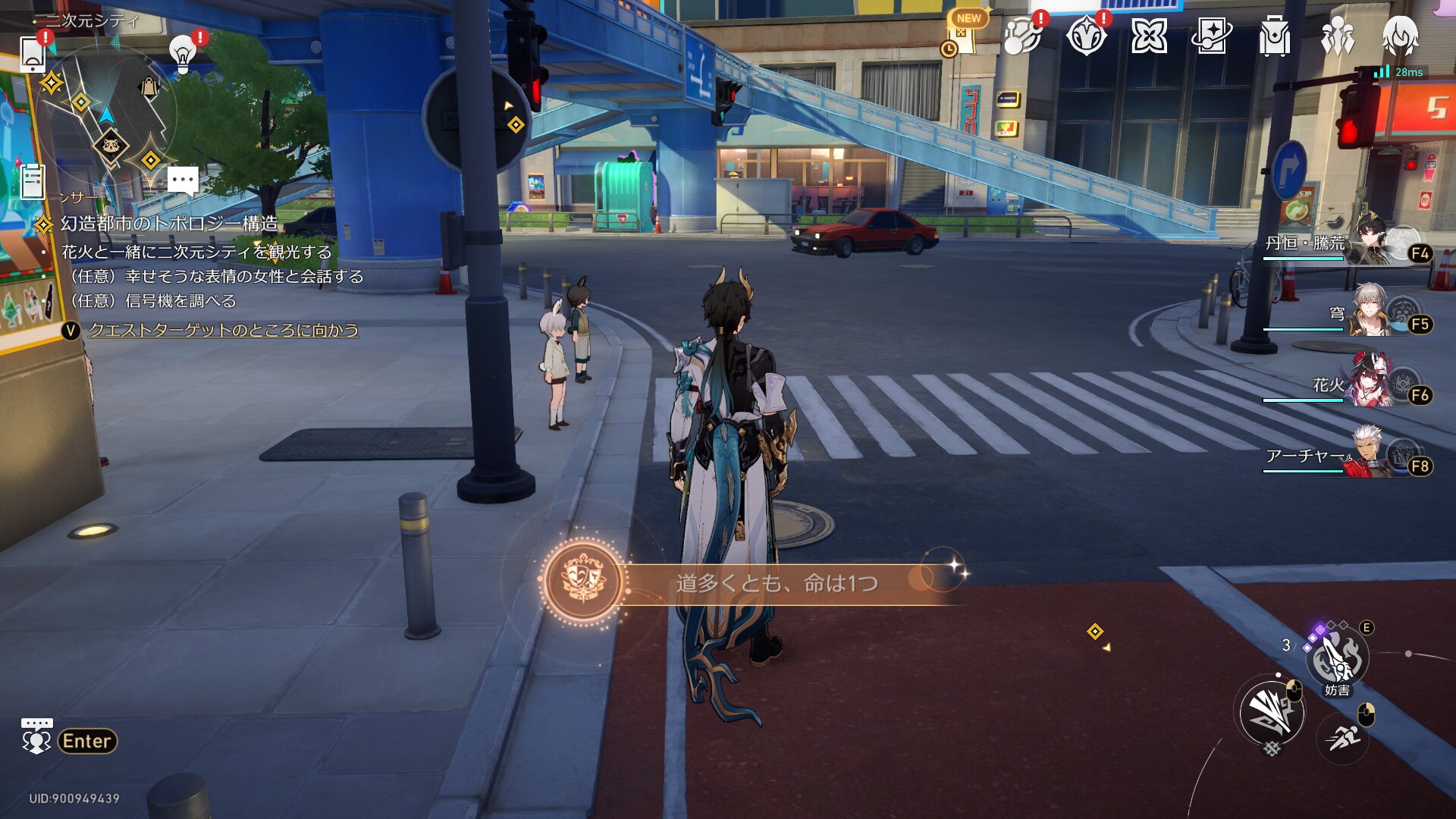Open the phone menu icon
This screenshot has width=1456, height=819.
coord(33,53)
